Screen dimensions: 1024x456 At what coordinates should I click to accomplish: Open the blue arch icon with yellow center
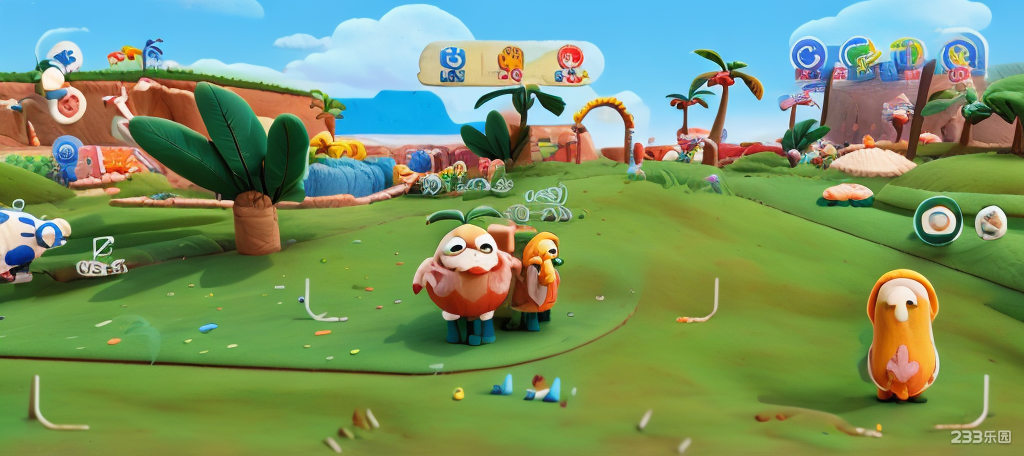pyautogui.click(x=962, y=53)
